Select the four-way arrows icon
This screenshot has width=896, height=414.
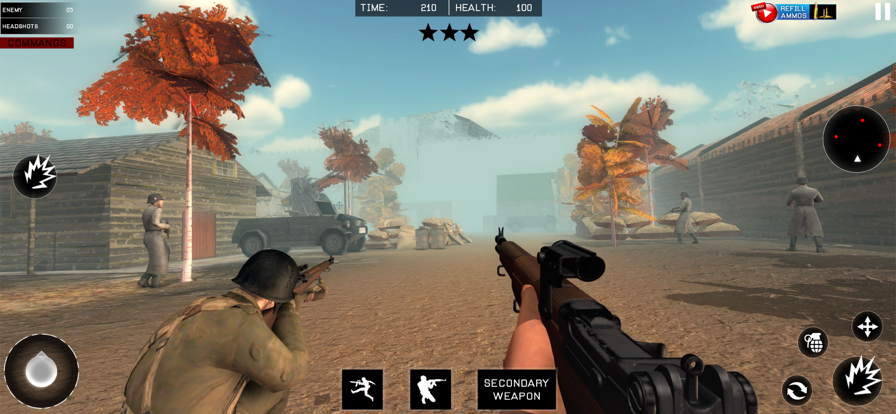click(x=867, y=326)
